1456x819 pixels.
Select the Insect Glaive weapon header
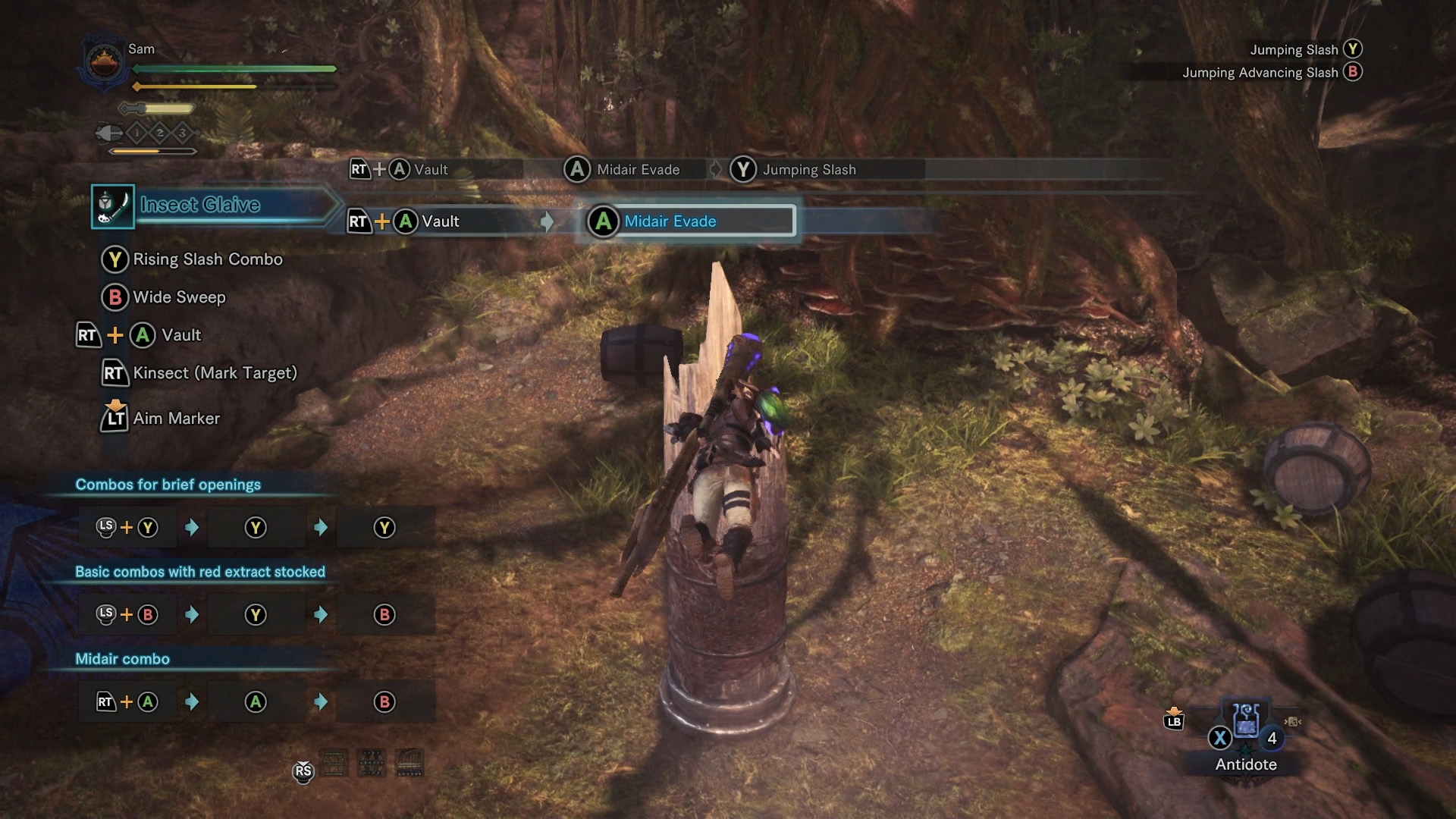point(200,205)
